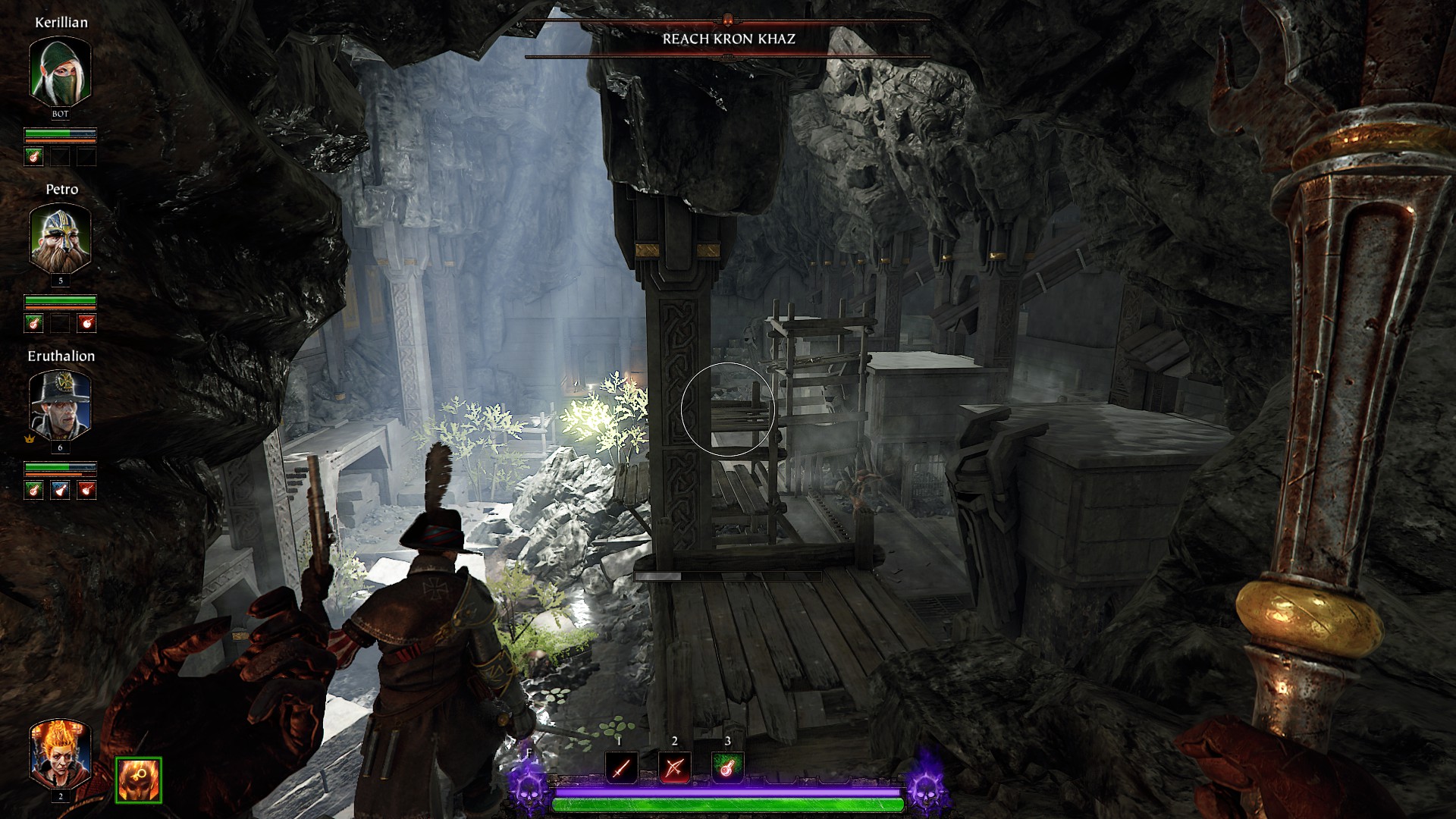Screen dimensions: 1456x819
Task: Click Sienna's own character portrait
Action: click(60, 754)
